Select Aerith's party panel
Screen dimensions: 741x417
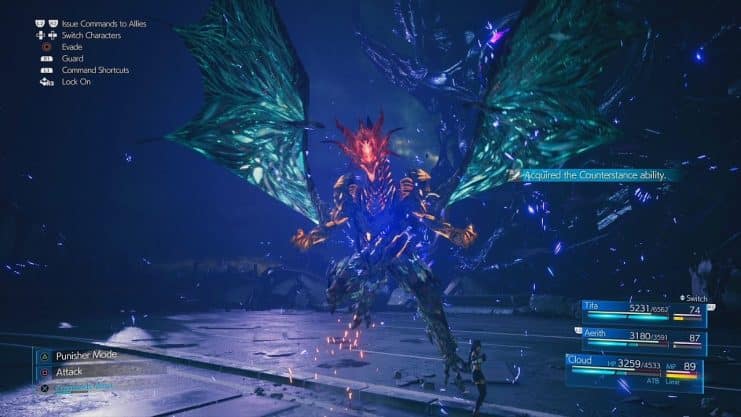click(x=641, y=339)
